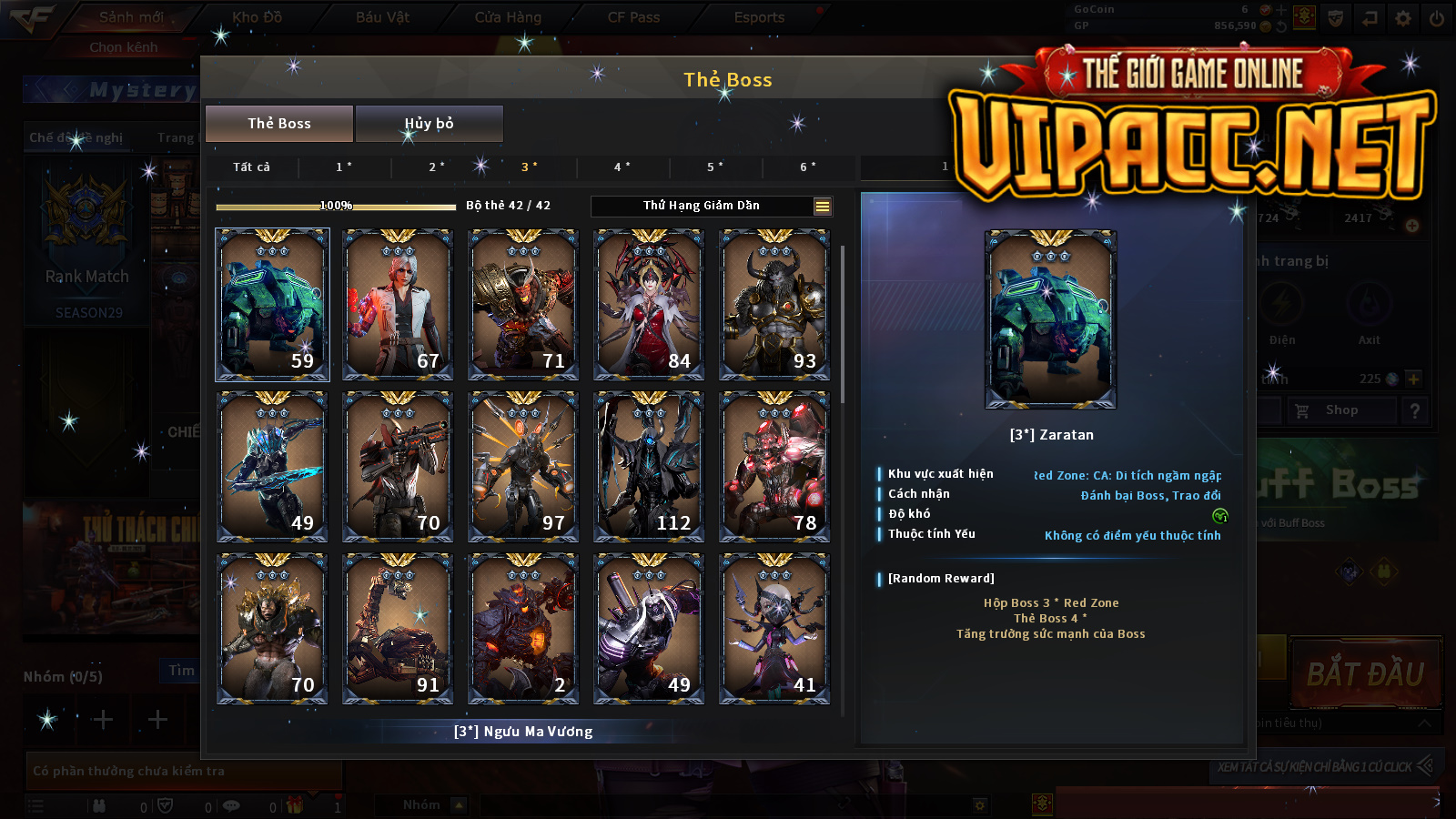Show 6 star boss cards
Image resolution: width=1456 pixels, height=819 pixels.
pos(808,167)
